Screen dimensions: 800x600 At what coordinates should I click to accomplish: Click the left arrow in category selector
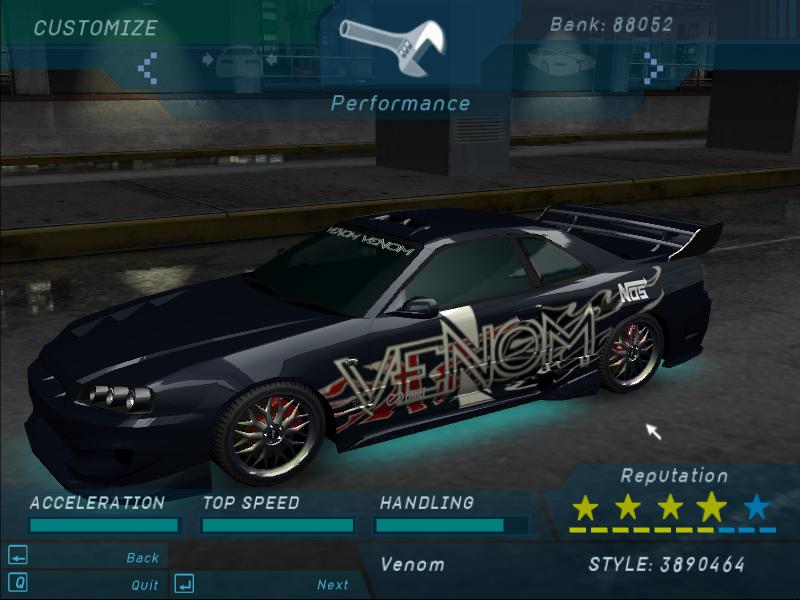click(149, 67)
